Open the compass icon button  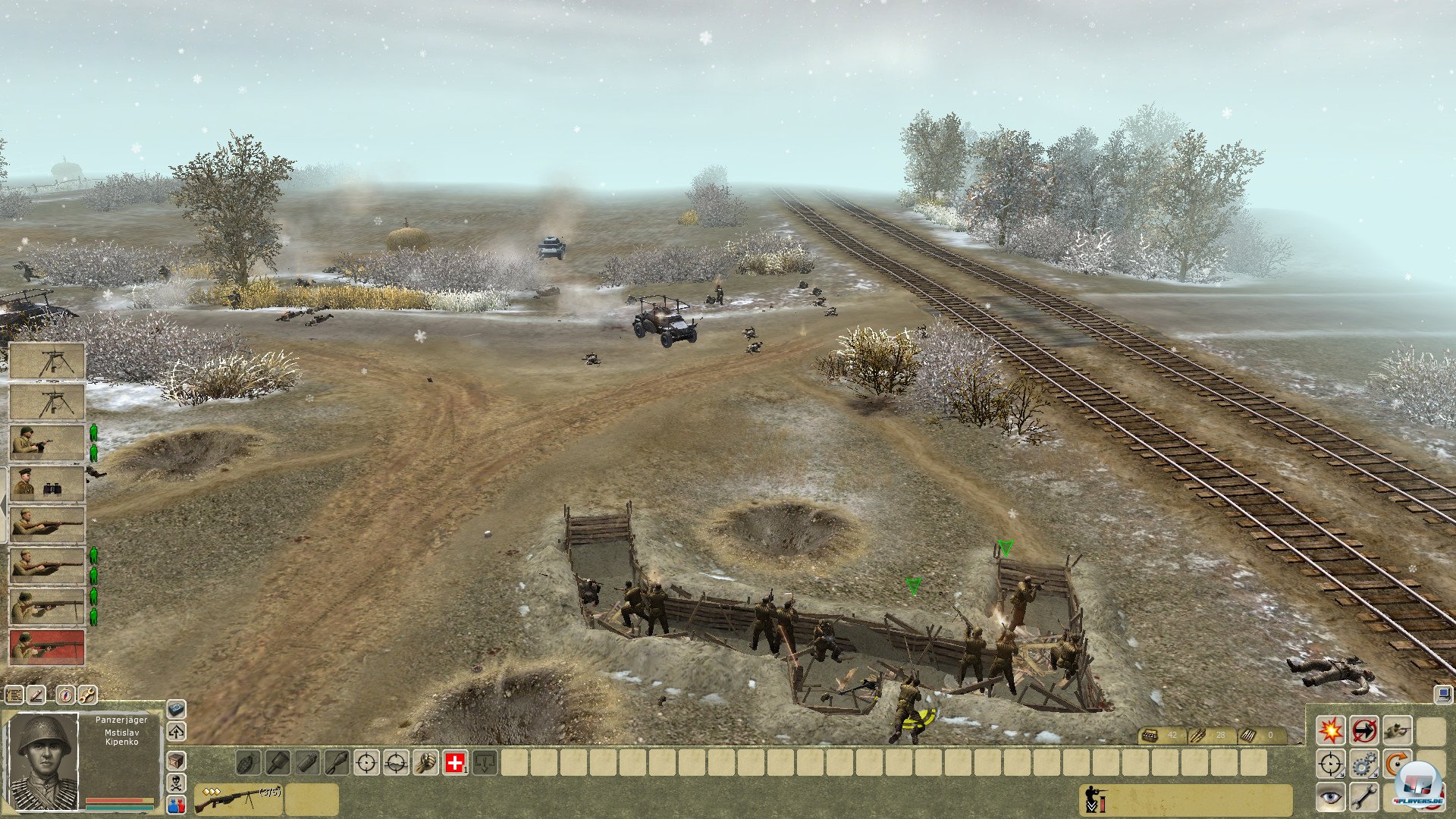point(66,694)
